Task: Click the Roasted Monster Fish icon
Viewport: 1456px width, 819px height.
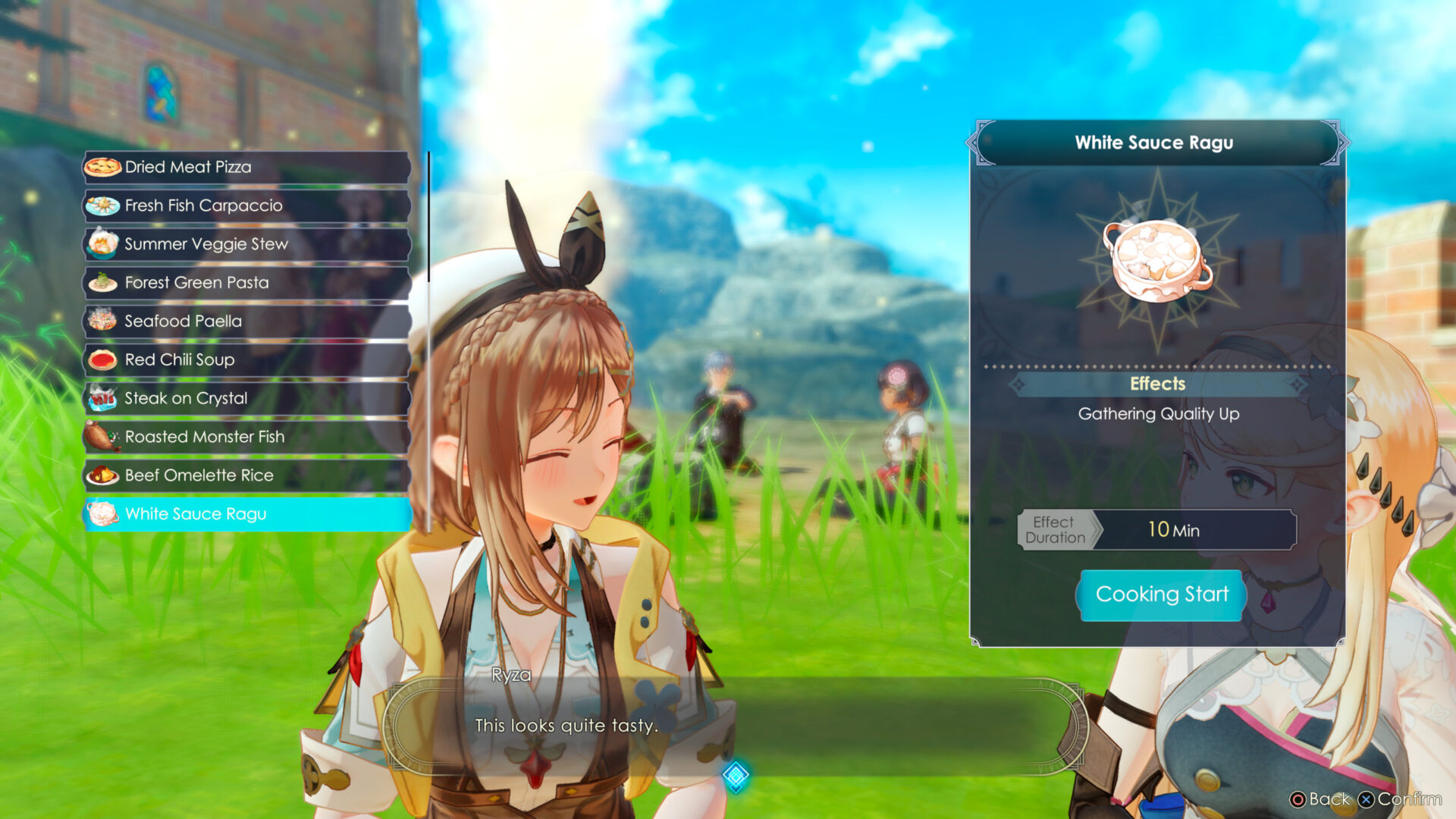Action: [104, 437]
